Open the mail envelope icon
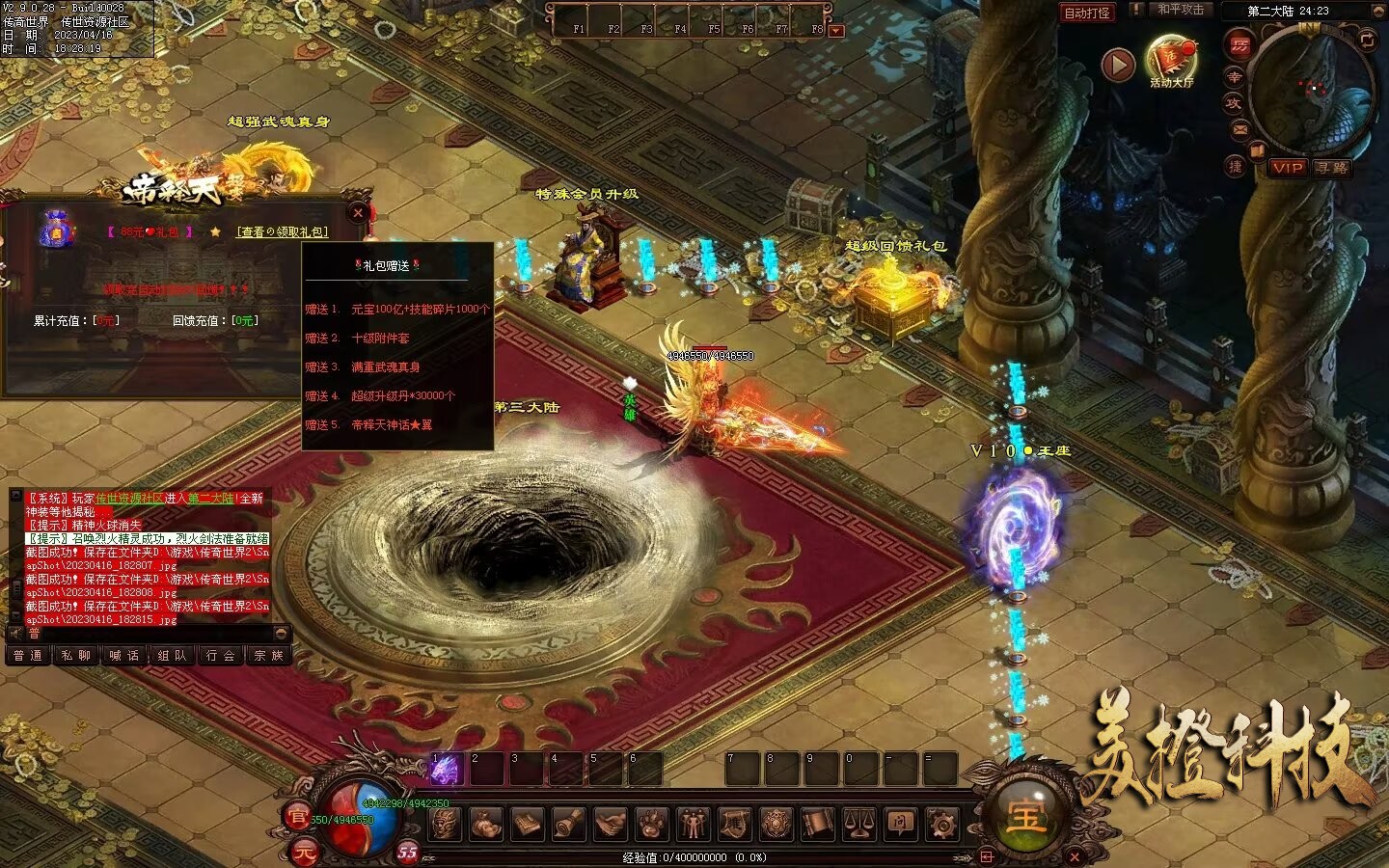Image resolution: width=1389 pixels, height=868 pixels. (1239, 128)
